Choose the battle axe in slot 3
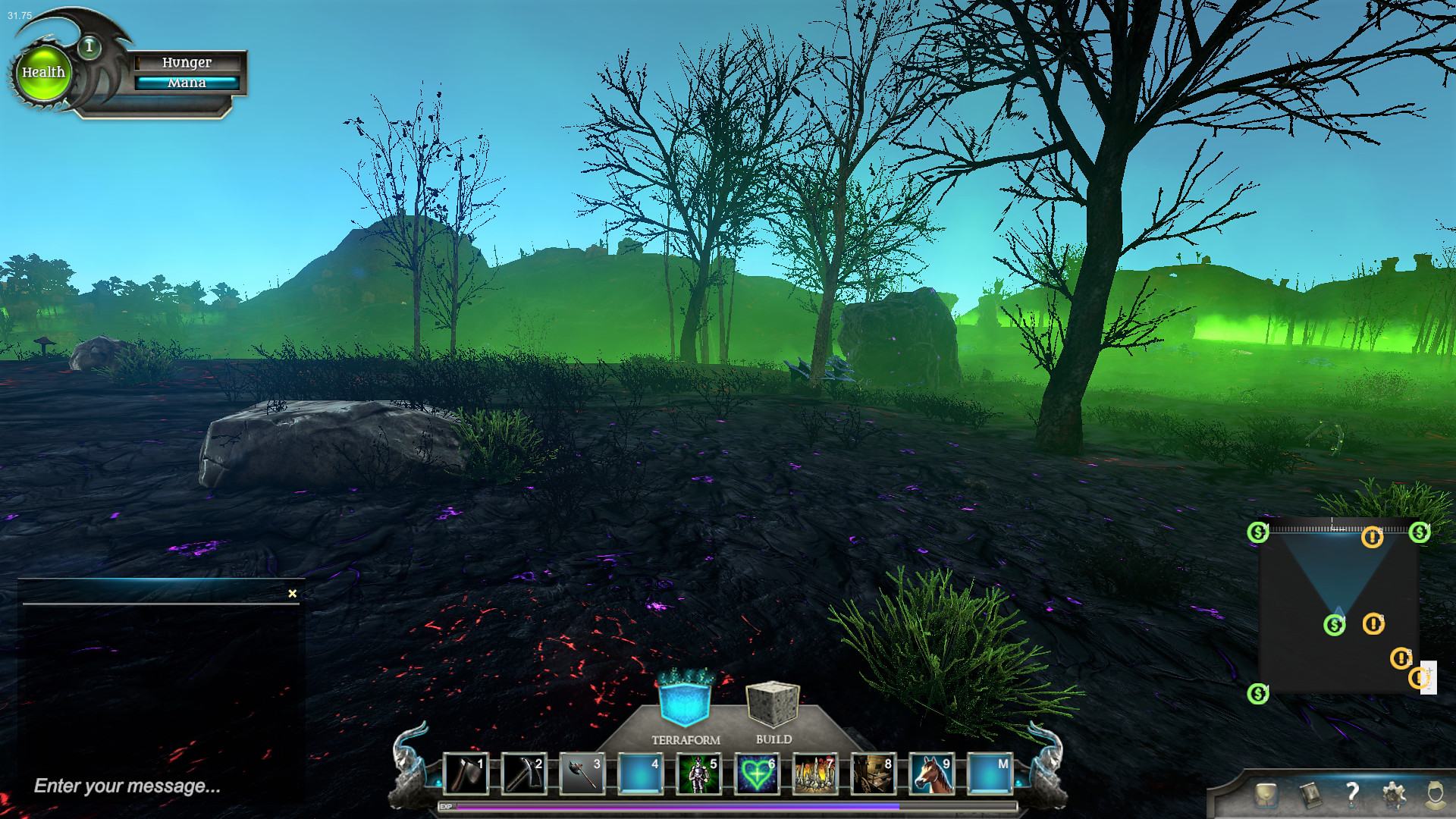The image size is (1456, 819). coord(582,774)
